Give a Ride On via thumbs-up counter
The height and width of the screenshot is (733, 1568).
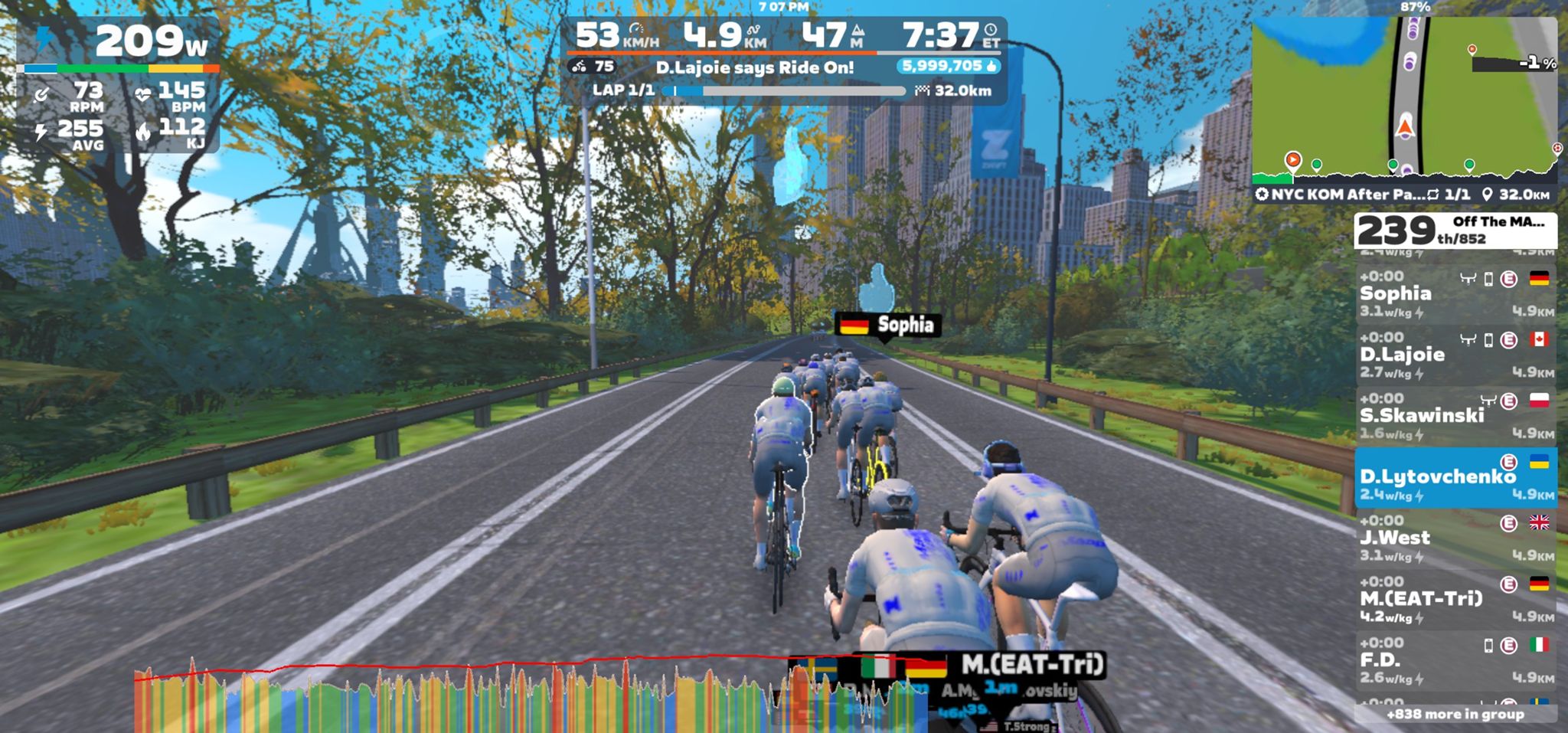point(949,67)
